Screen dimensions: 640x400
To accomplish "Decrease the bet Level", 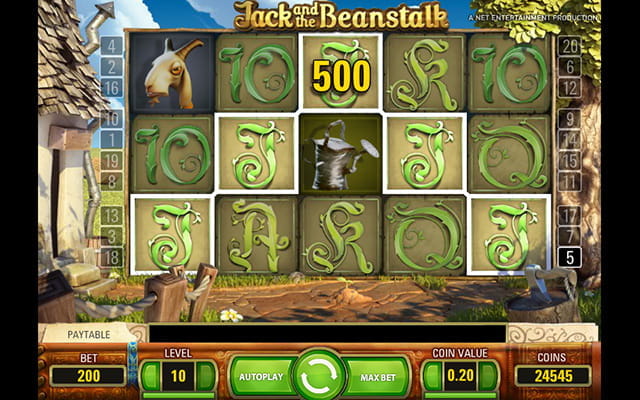I will pyautogui.click(x=150, y=375).
